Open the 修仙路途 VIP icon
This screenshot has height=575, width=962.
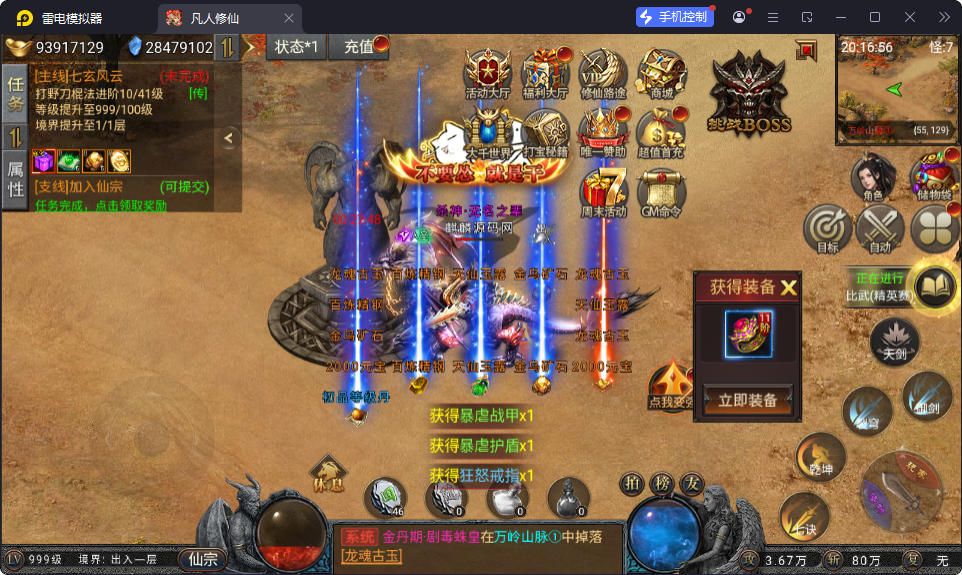coord(603,73)
